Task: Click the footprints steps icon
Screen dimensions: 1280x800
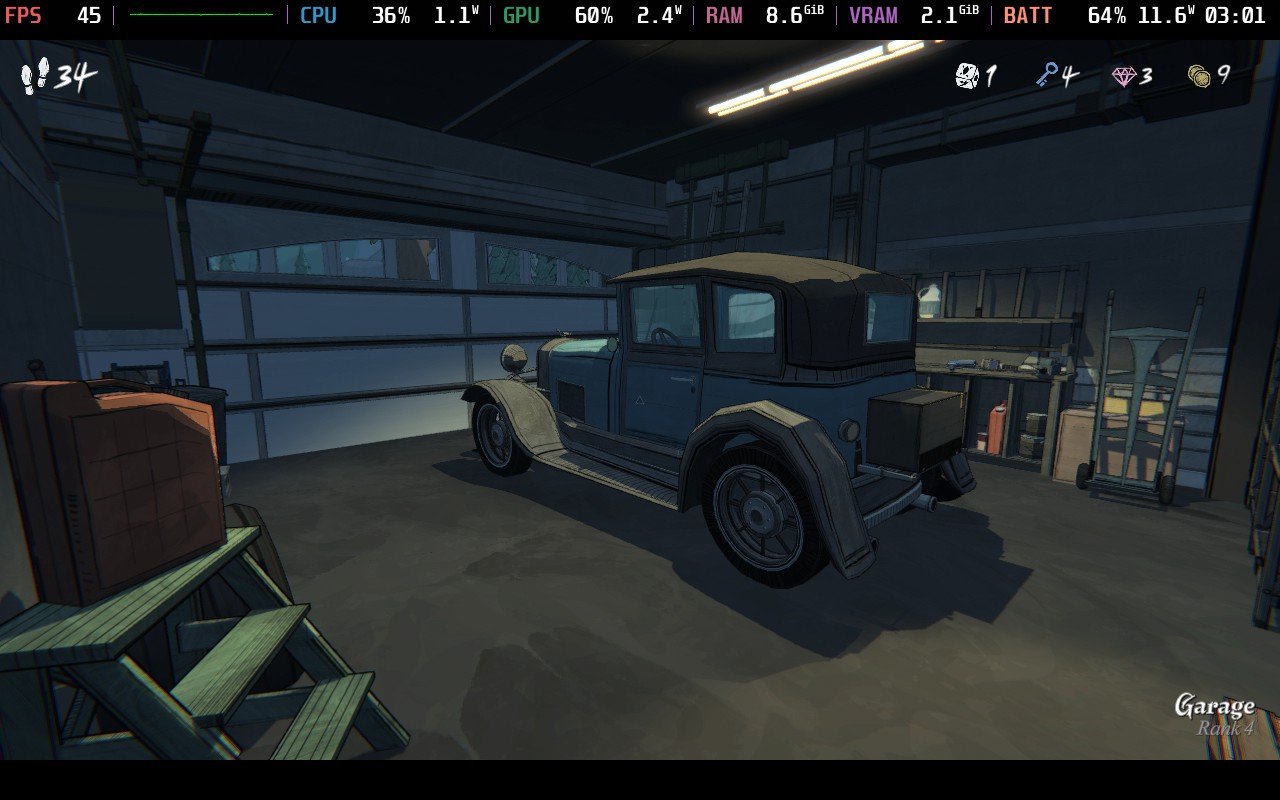Action: pyautogui.click(x=35, y=76)
